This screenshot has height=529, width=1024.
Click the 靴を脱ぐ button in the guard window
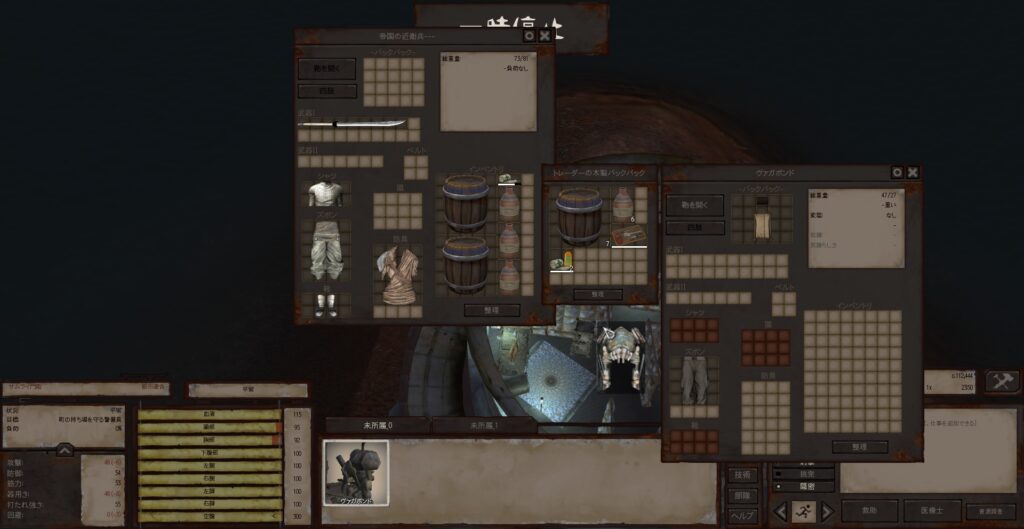point(326,70)
